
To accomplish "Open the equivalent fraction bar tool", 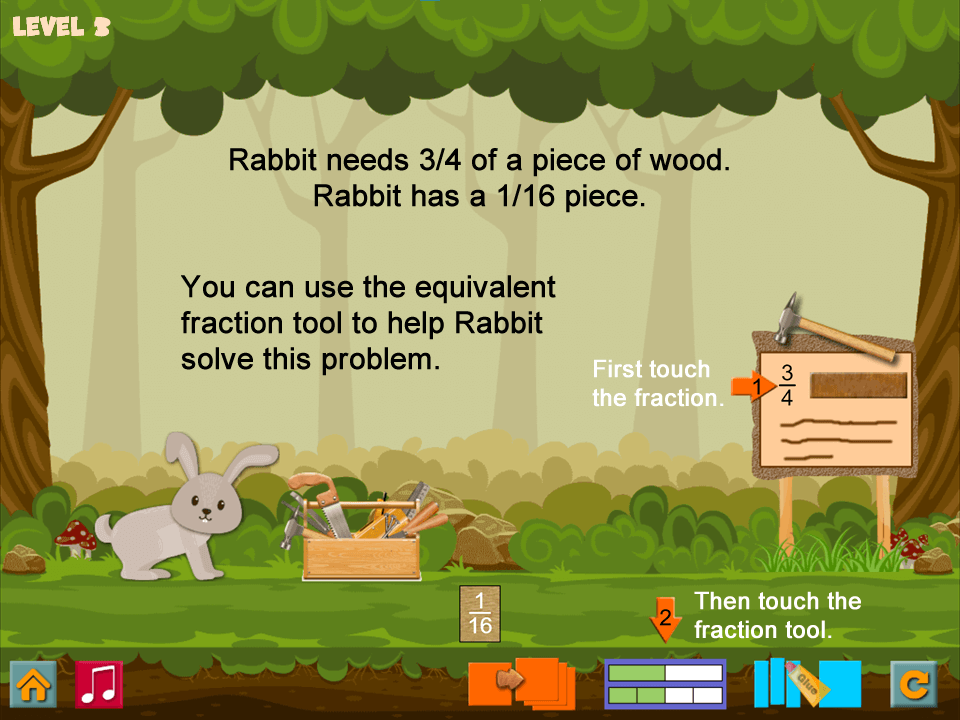I will [x=665, y=685].
